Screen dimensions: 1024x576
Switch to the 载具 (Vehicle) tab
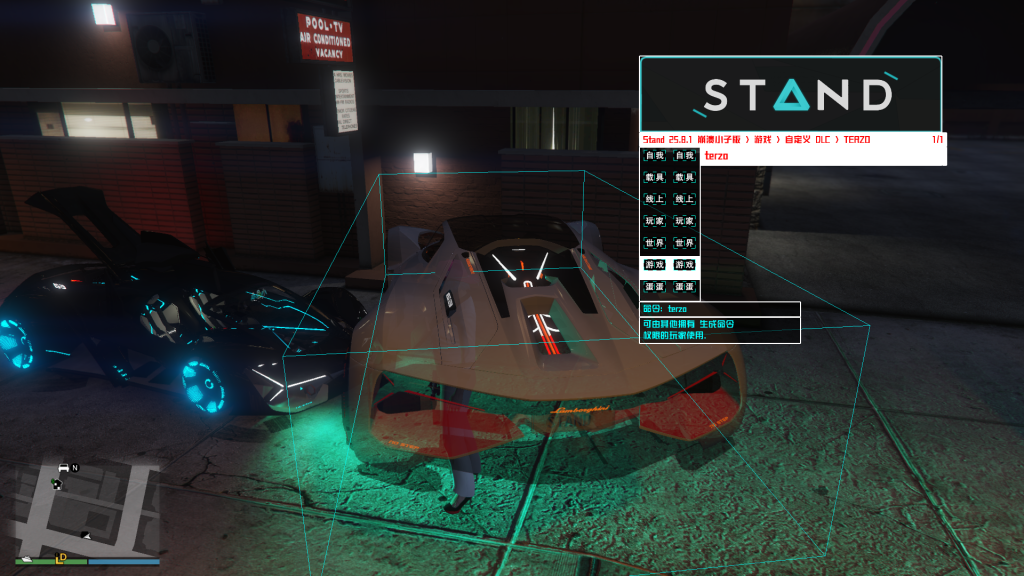click(x=670, y=178)
